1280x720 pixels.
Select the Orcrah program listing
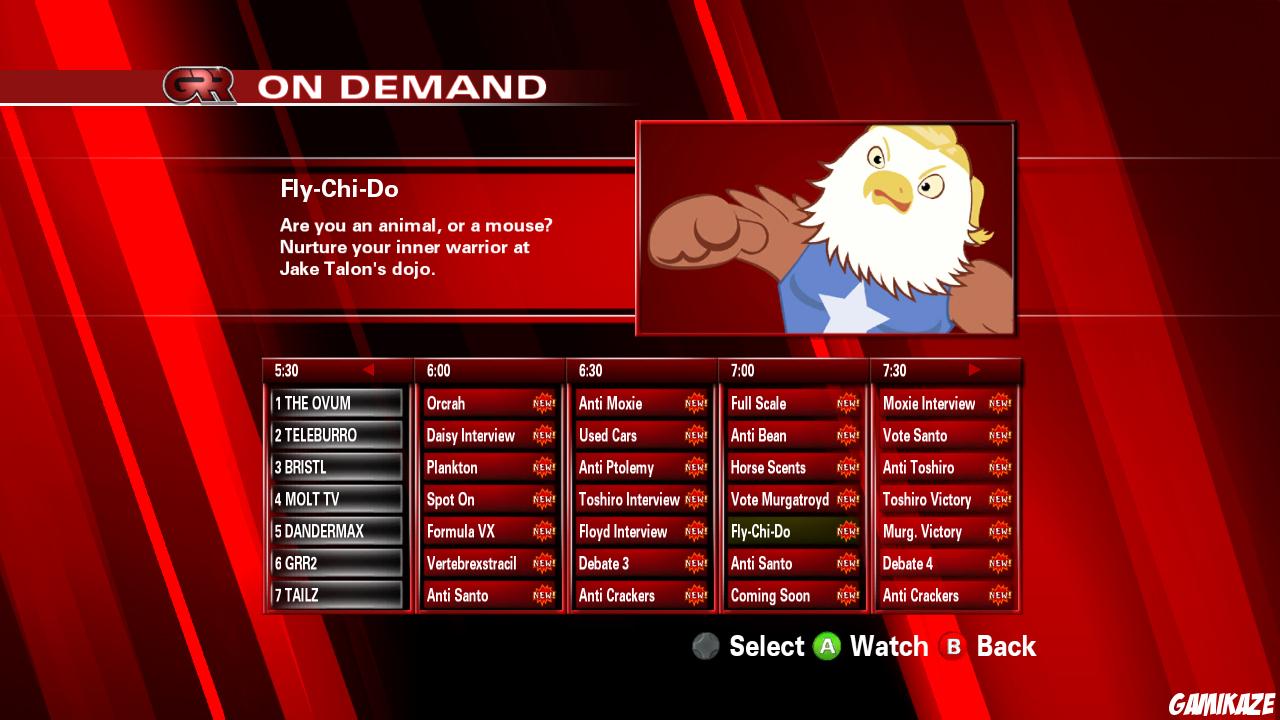coord(480,403)
